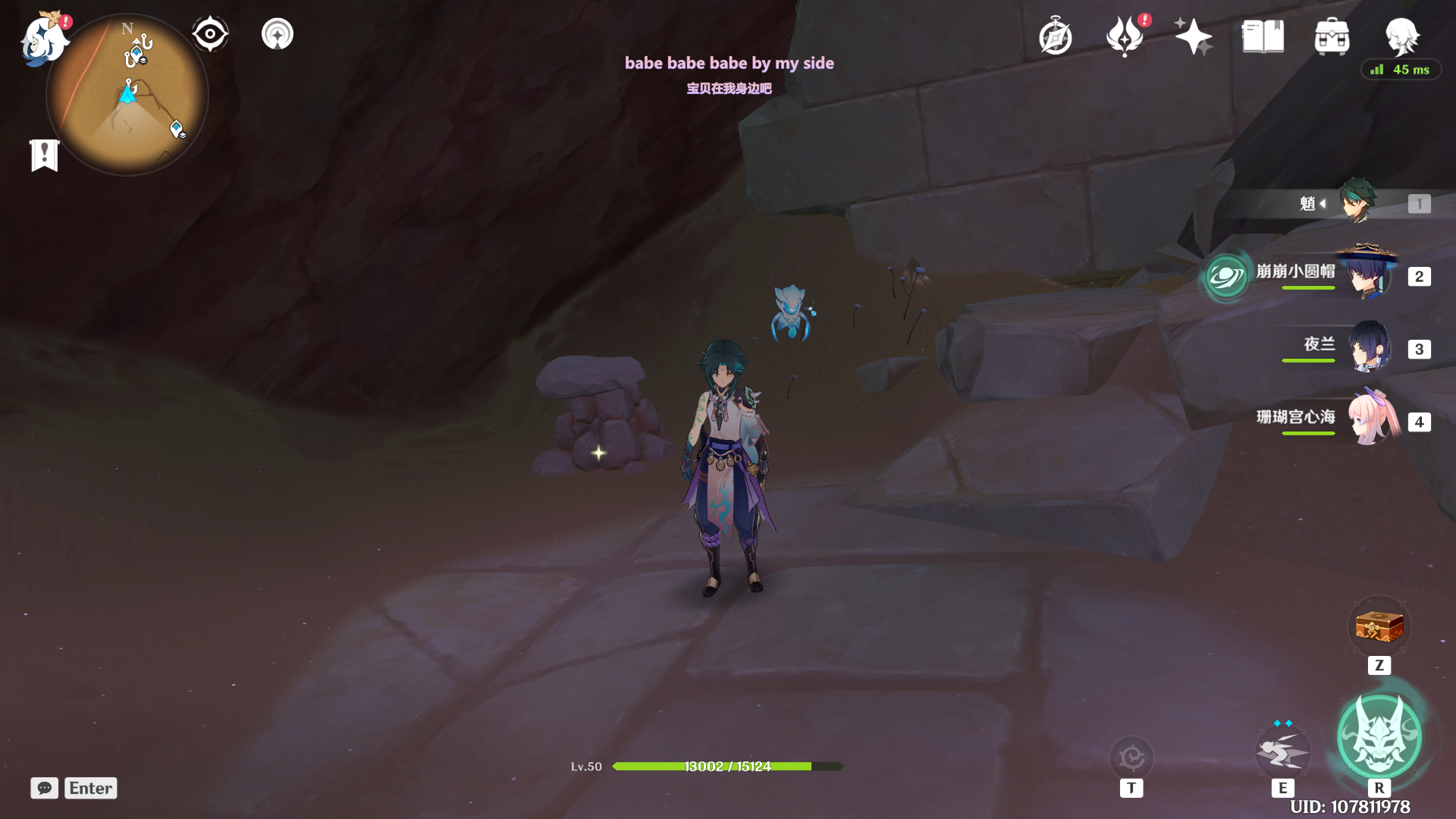Toggle the eye-shaped elemental sight icon

pos(210,35)
